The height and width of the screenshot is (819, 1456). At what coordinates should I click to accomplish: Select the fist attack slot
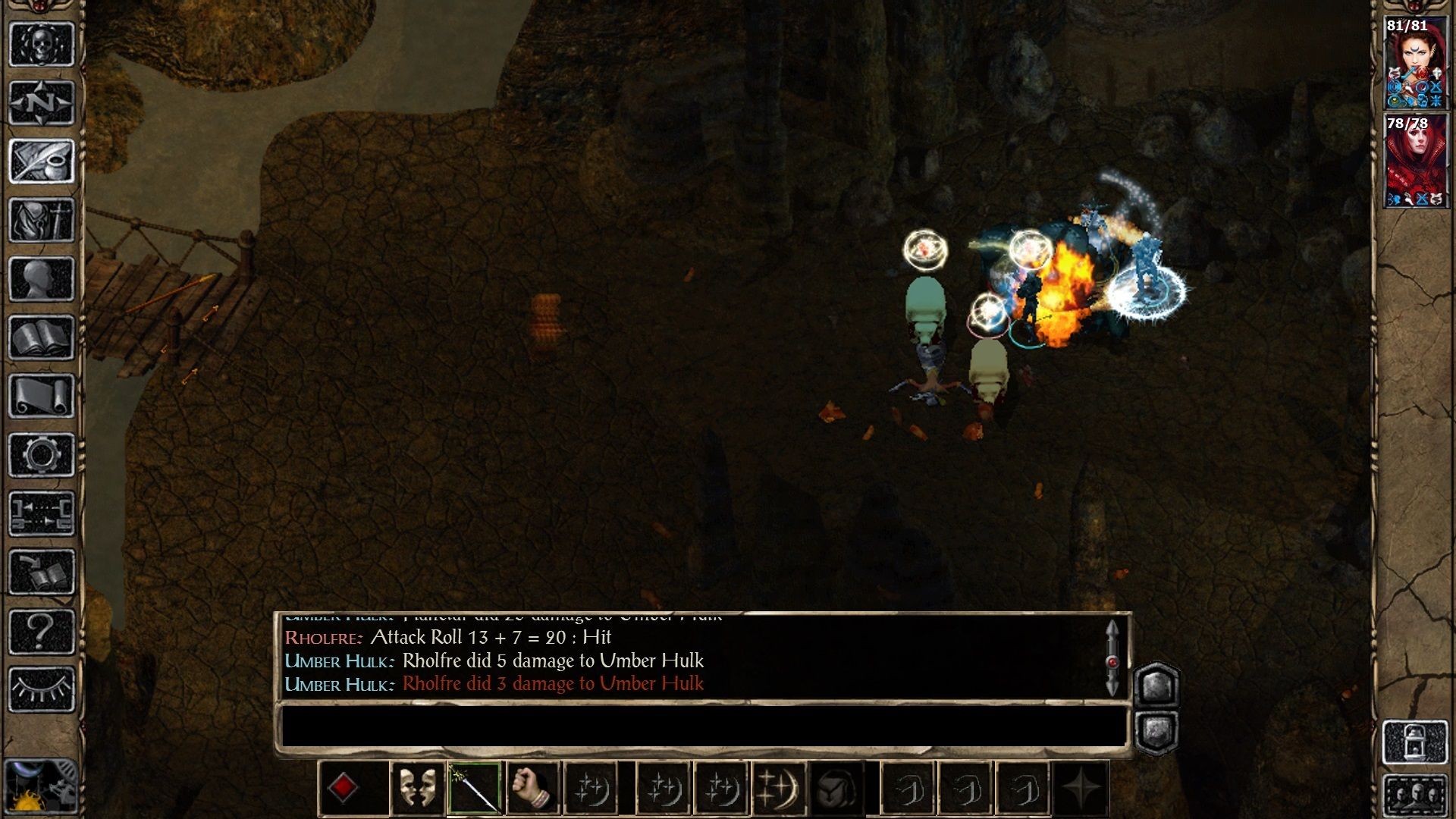[532, 788]
